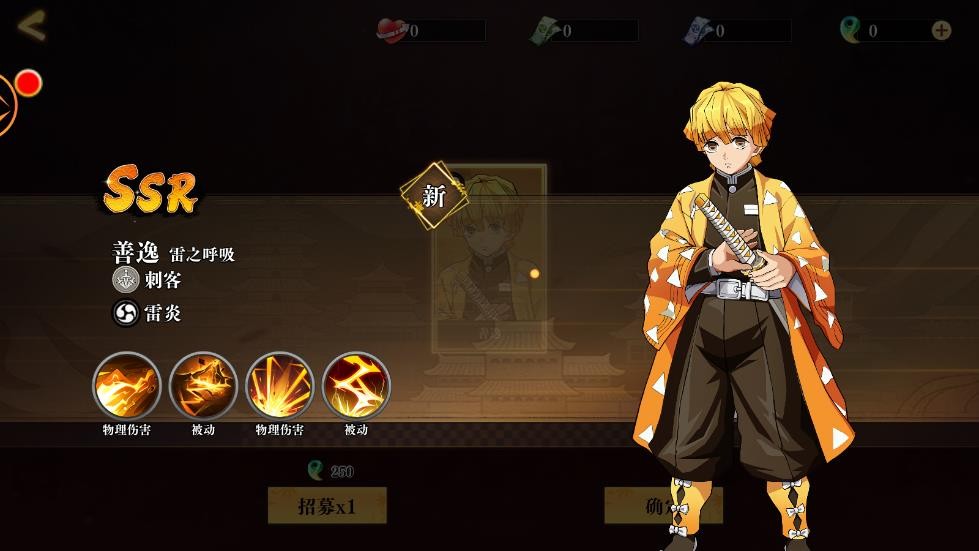Show the cracked-rock lightning passive skill

(x=203, y=386)
